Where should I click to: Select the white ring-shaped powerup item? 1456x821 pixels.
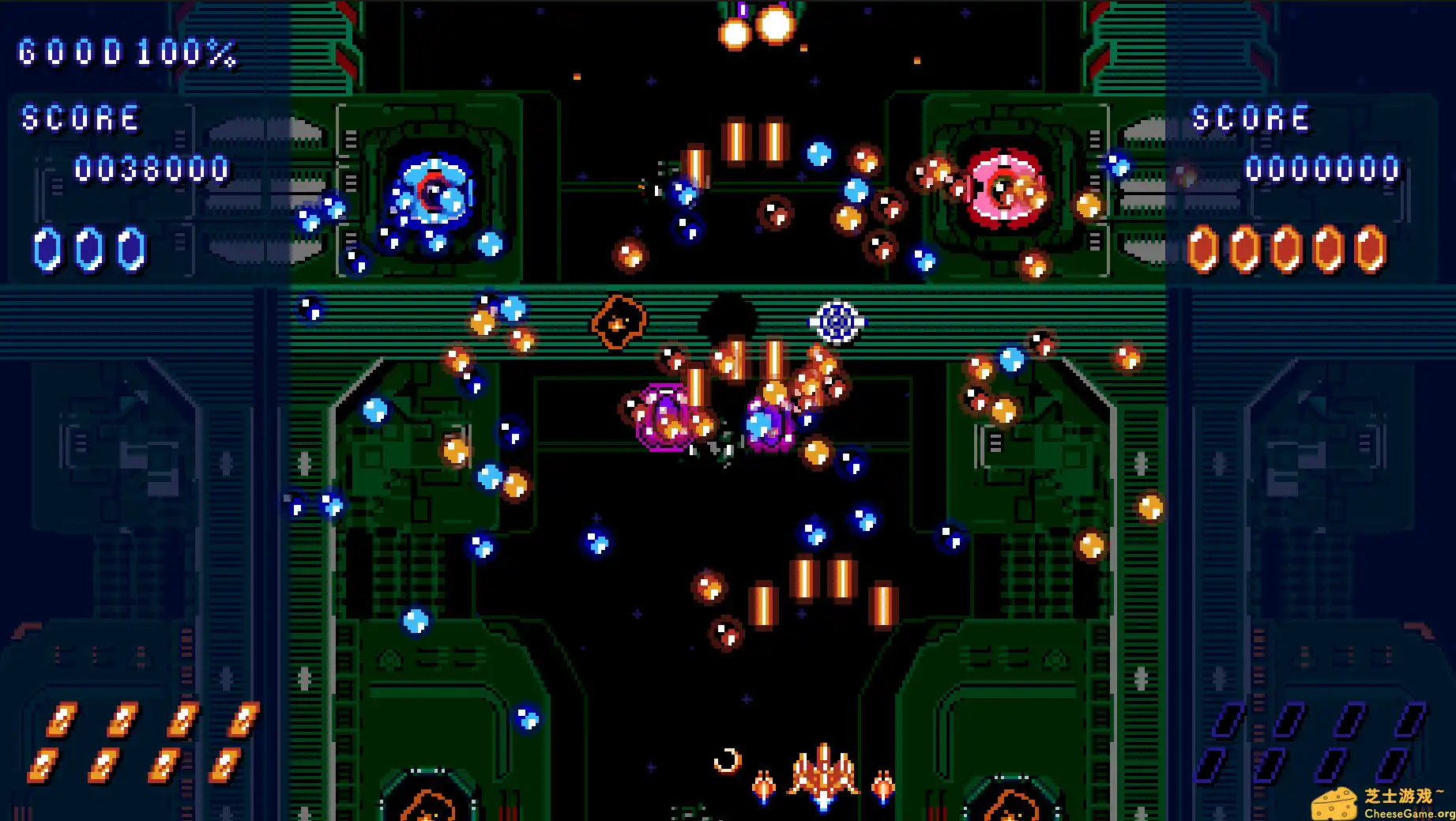pyautogui.click(x=835, y=322)
